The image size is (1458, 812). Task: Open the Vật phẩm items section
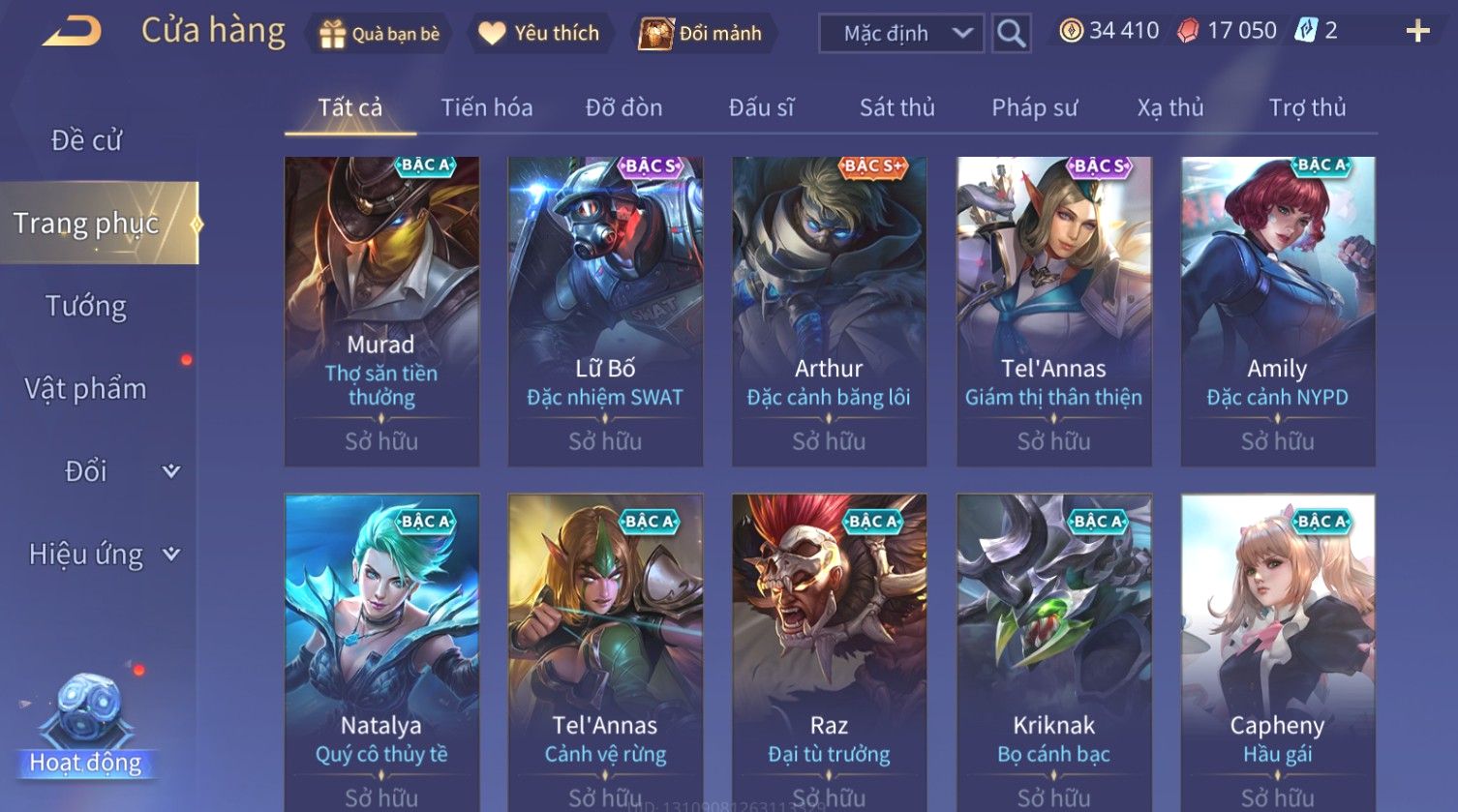(86, 388)
